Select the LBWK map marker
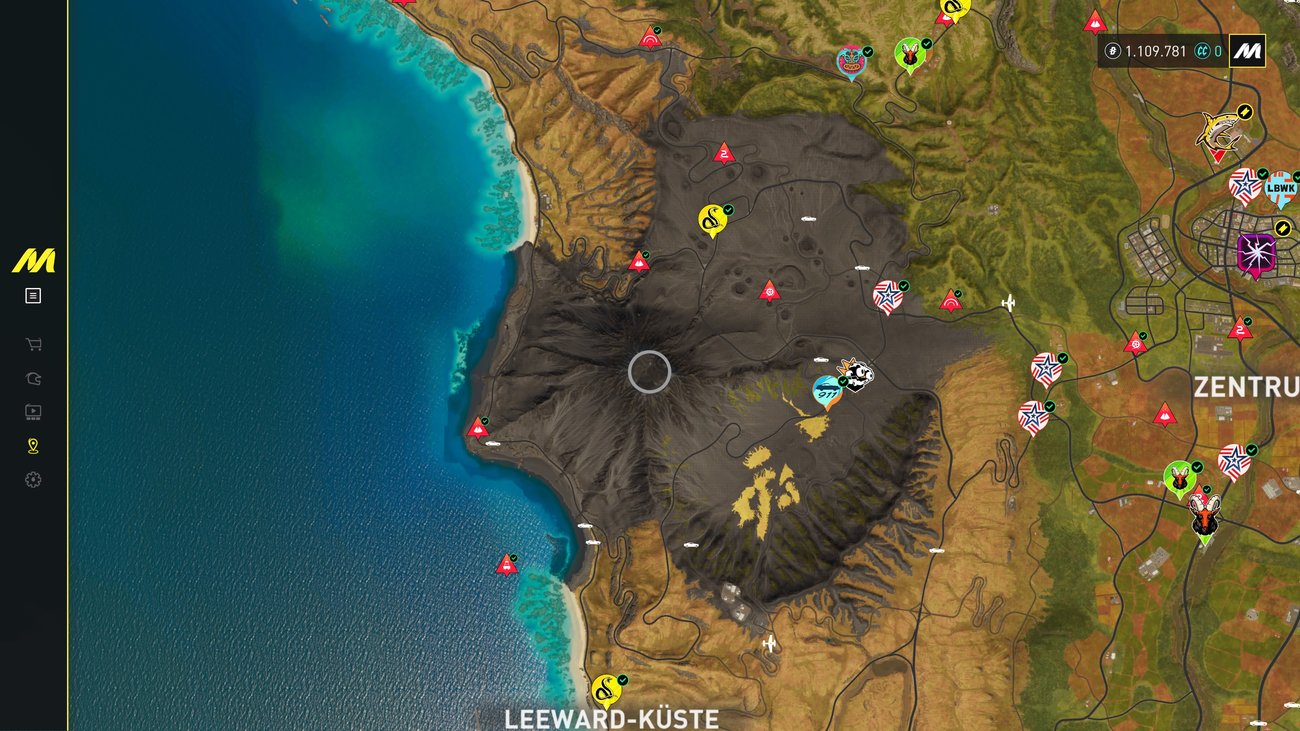The height and width of the screenshot is (731, 1300). pos(1280,188)
